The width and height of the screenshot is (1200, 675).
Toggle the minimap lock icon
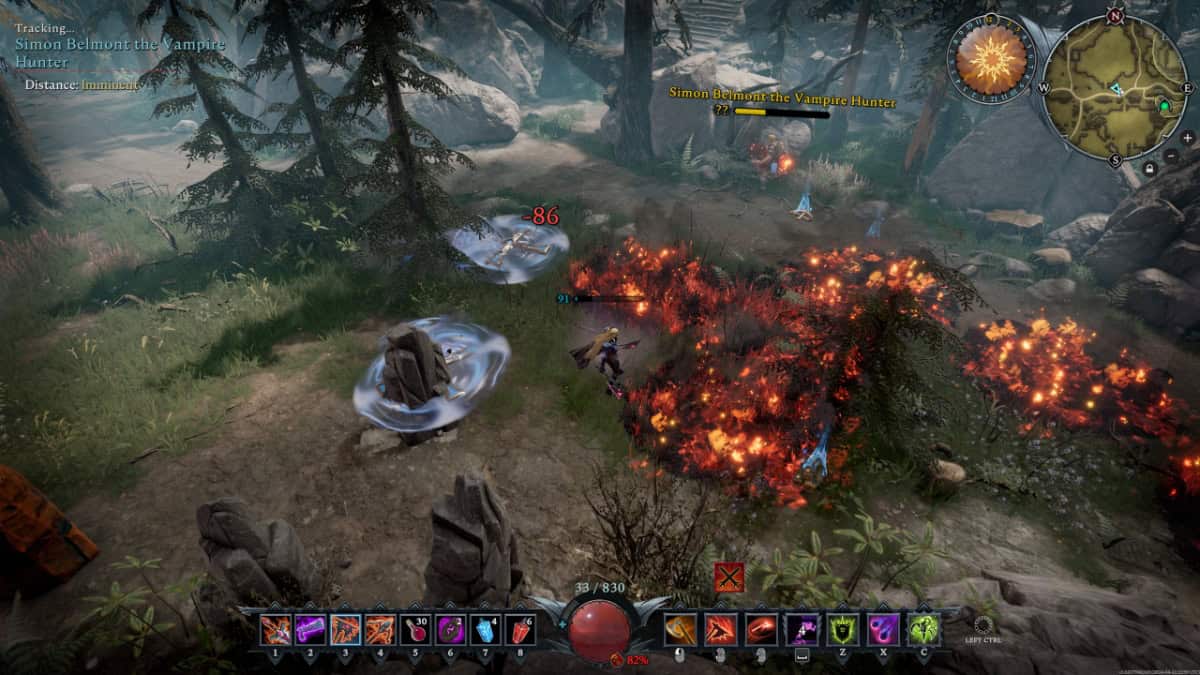point(1150,169)
